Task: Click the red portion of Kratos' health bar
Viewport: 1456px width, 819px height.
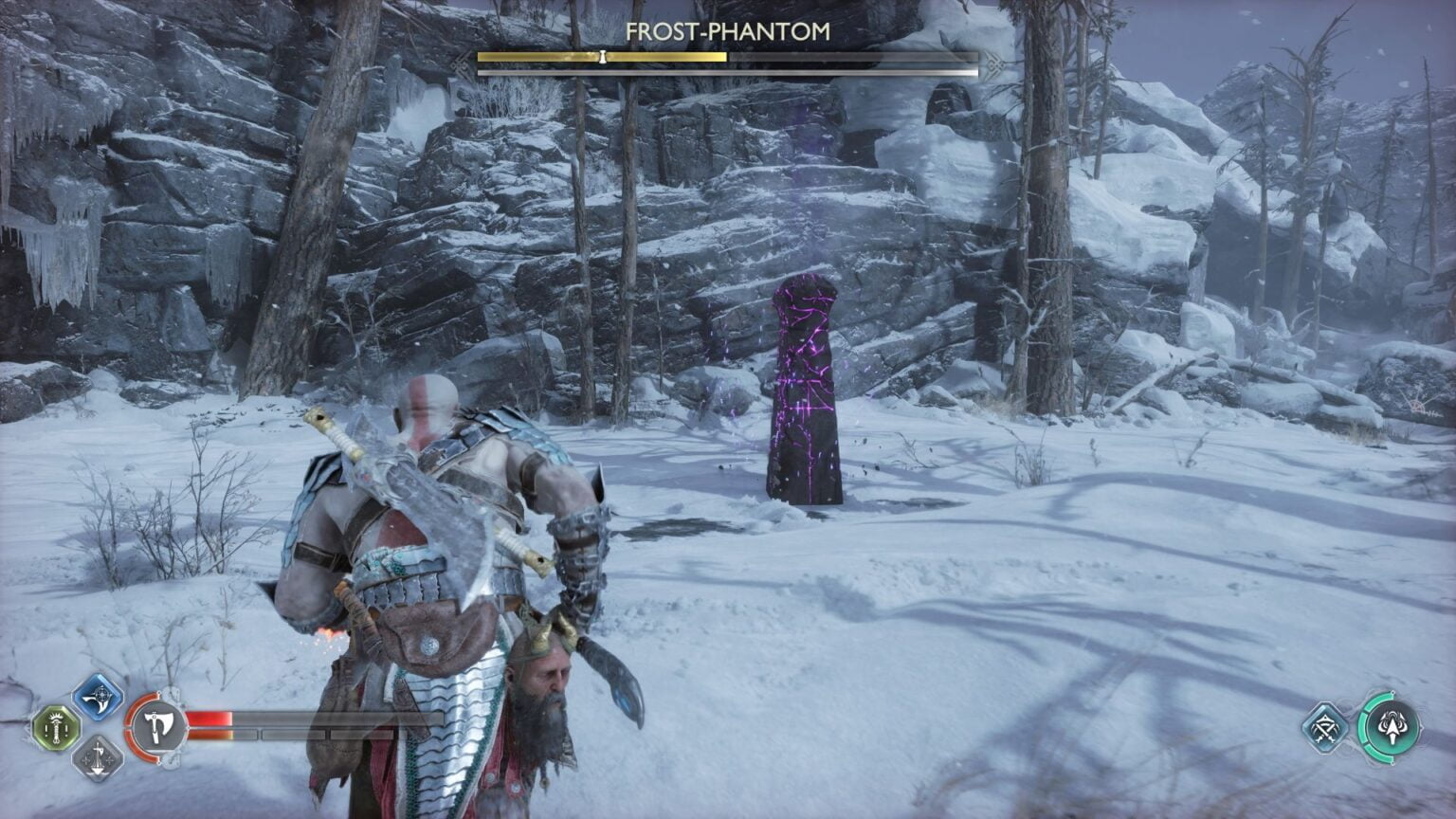Action: (209, 718)
